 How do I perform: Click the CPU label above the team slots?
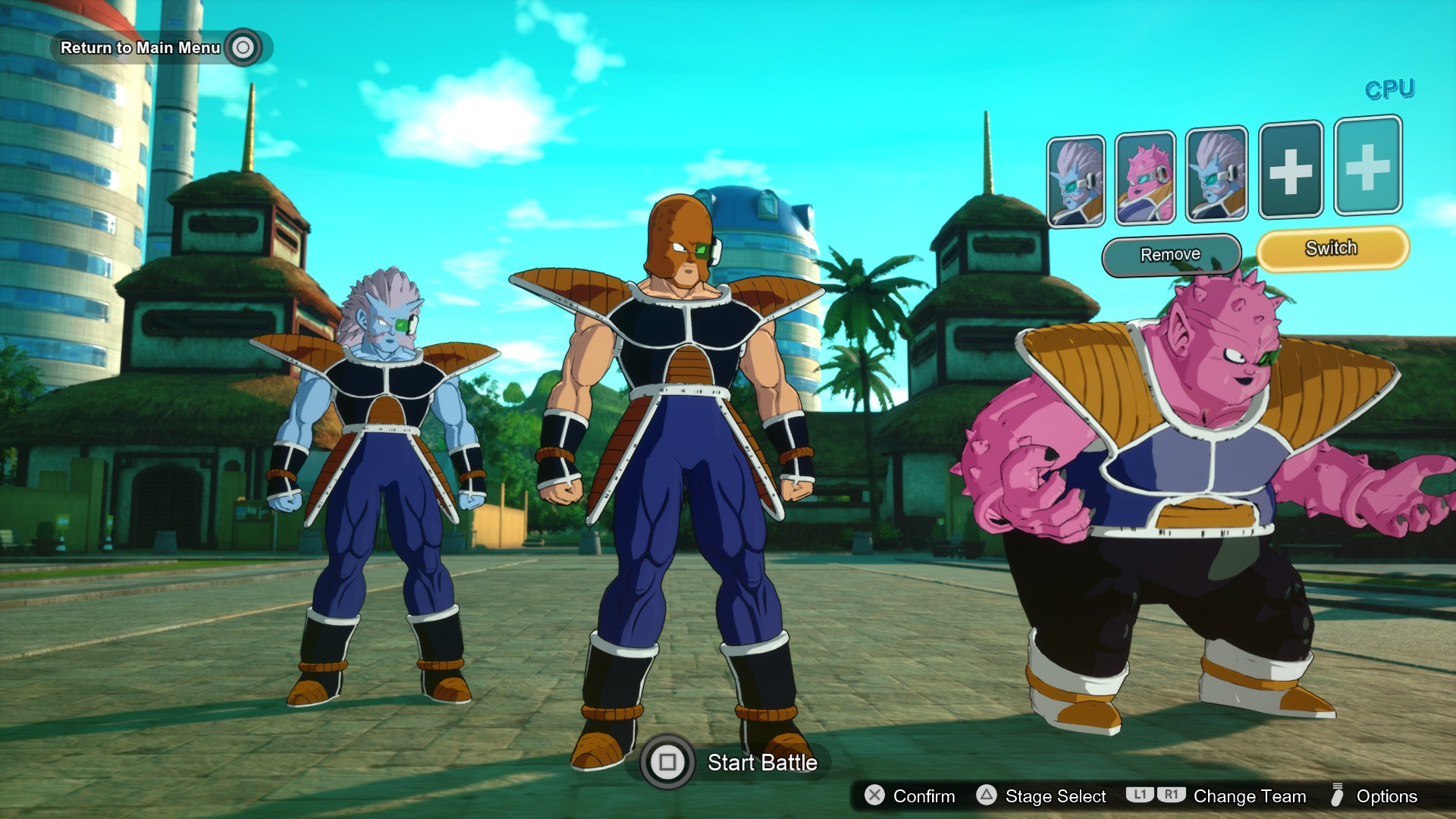1389,89
